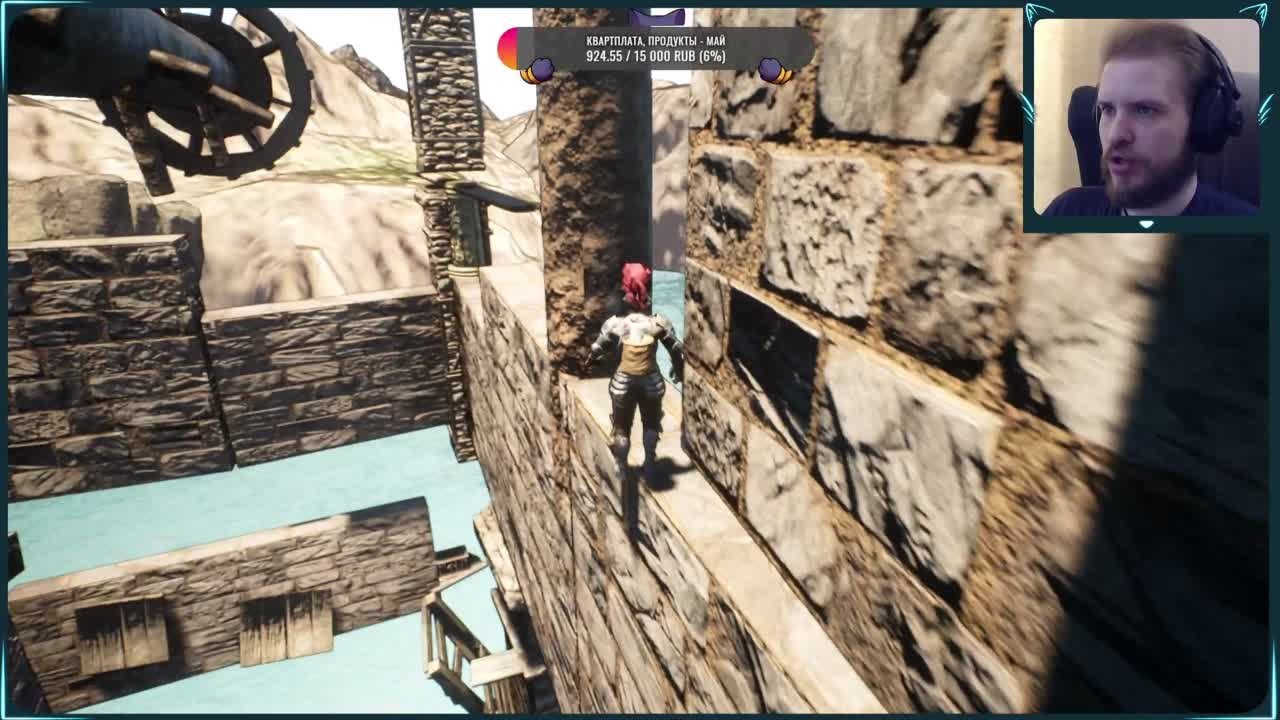Click the streamer webcam feed
The width and height of the screenshot is (1280, 720).
pyautogui.click(x=1146, y=117)
